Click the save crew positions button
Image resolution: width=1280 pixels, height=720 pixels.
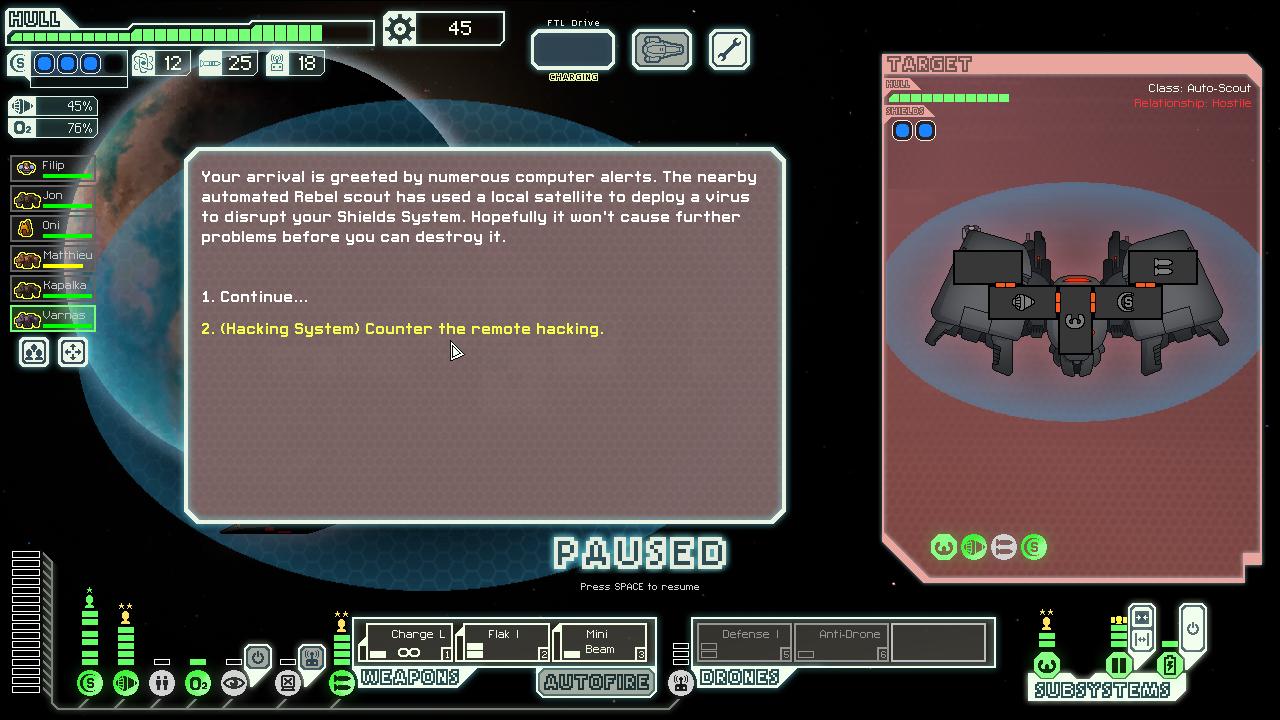tap(34, 352)
